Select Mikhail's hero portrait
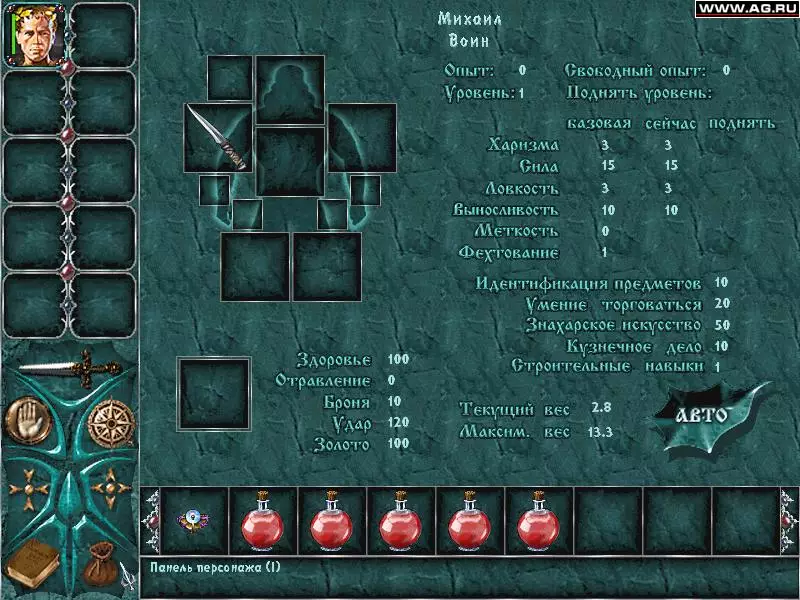This screenshot has width=800, height=600. (35, 35)
